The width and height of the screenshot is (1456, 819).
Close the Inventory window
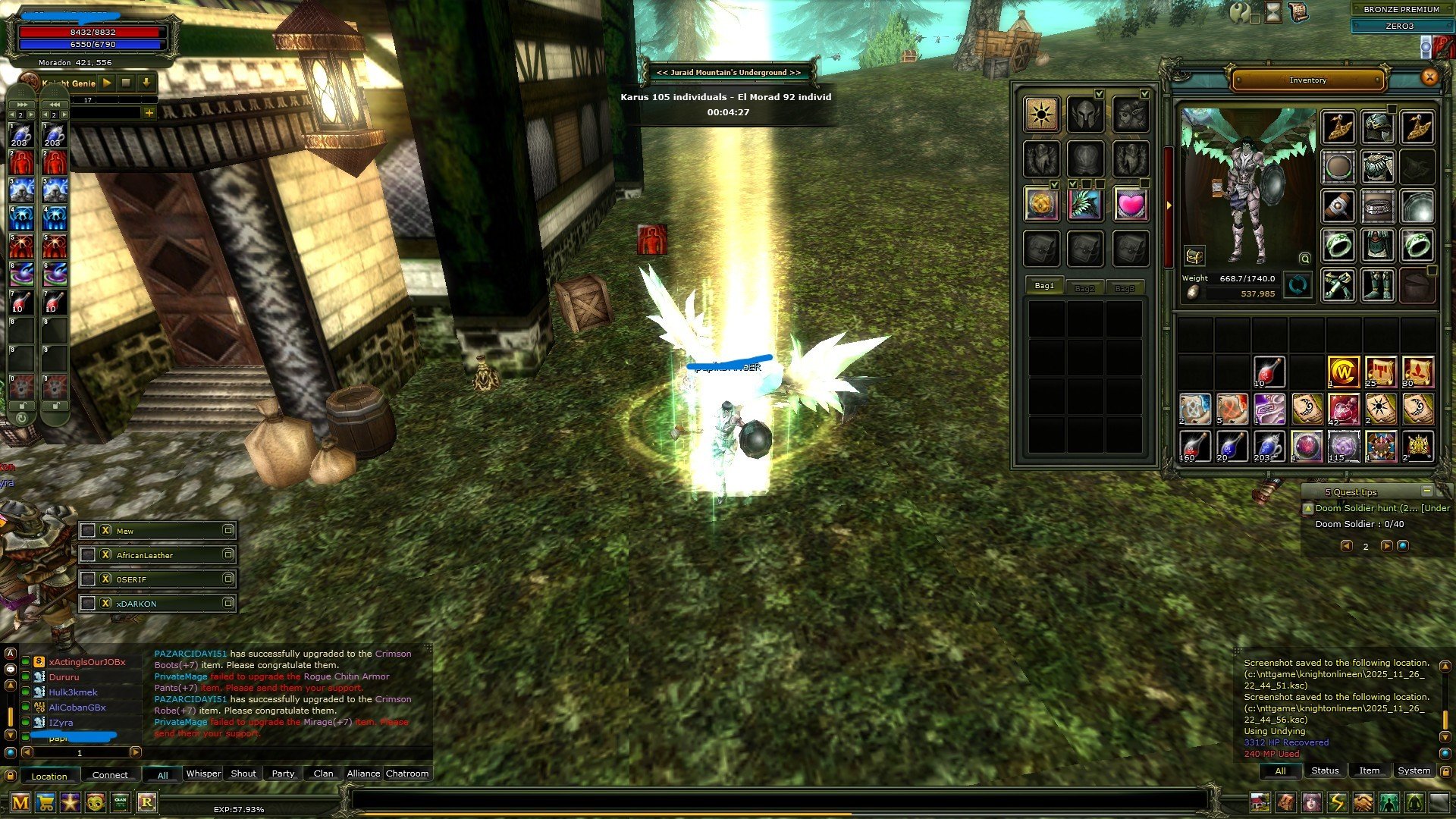pos(1429,77)
